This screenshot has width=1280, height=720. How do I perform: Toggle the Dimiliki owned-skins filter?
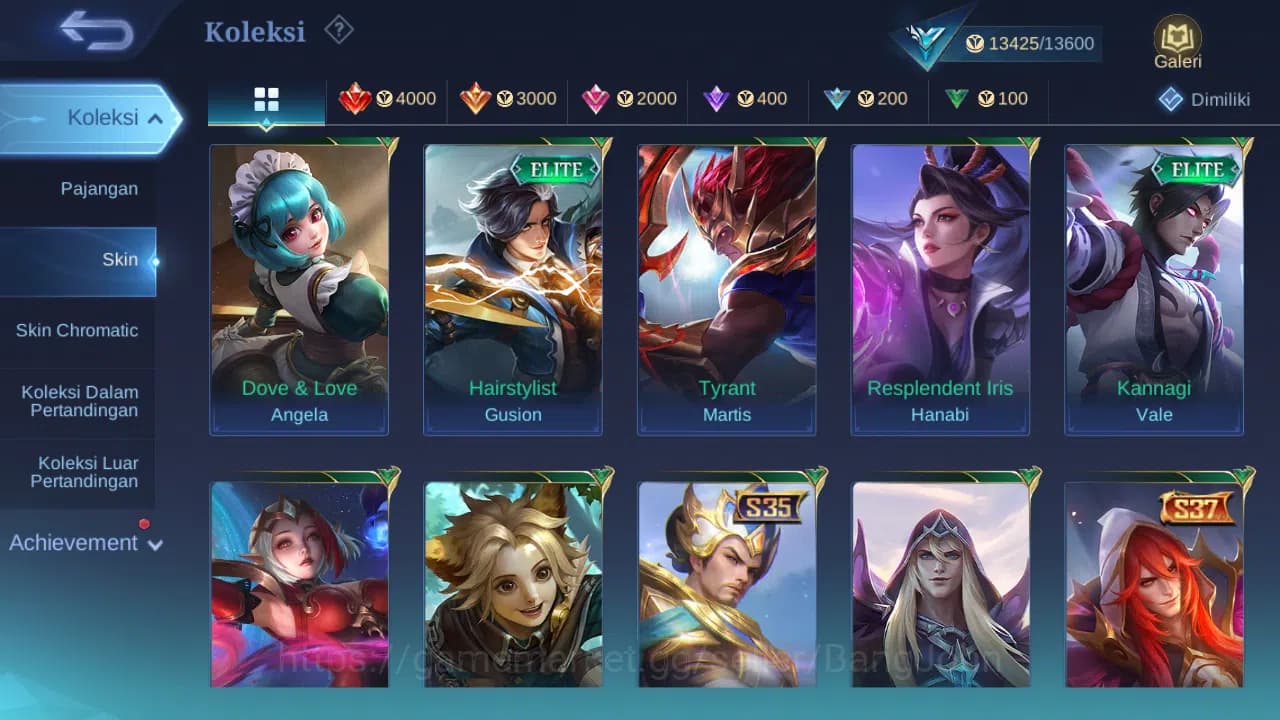click(x=1204, y=99)
